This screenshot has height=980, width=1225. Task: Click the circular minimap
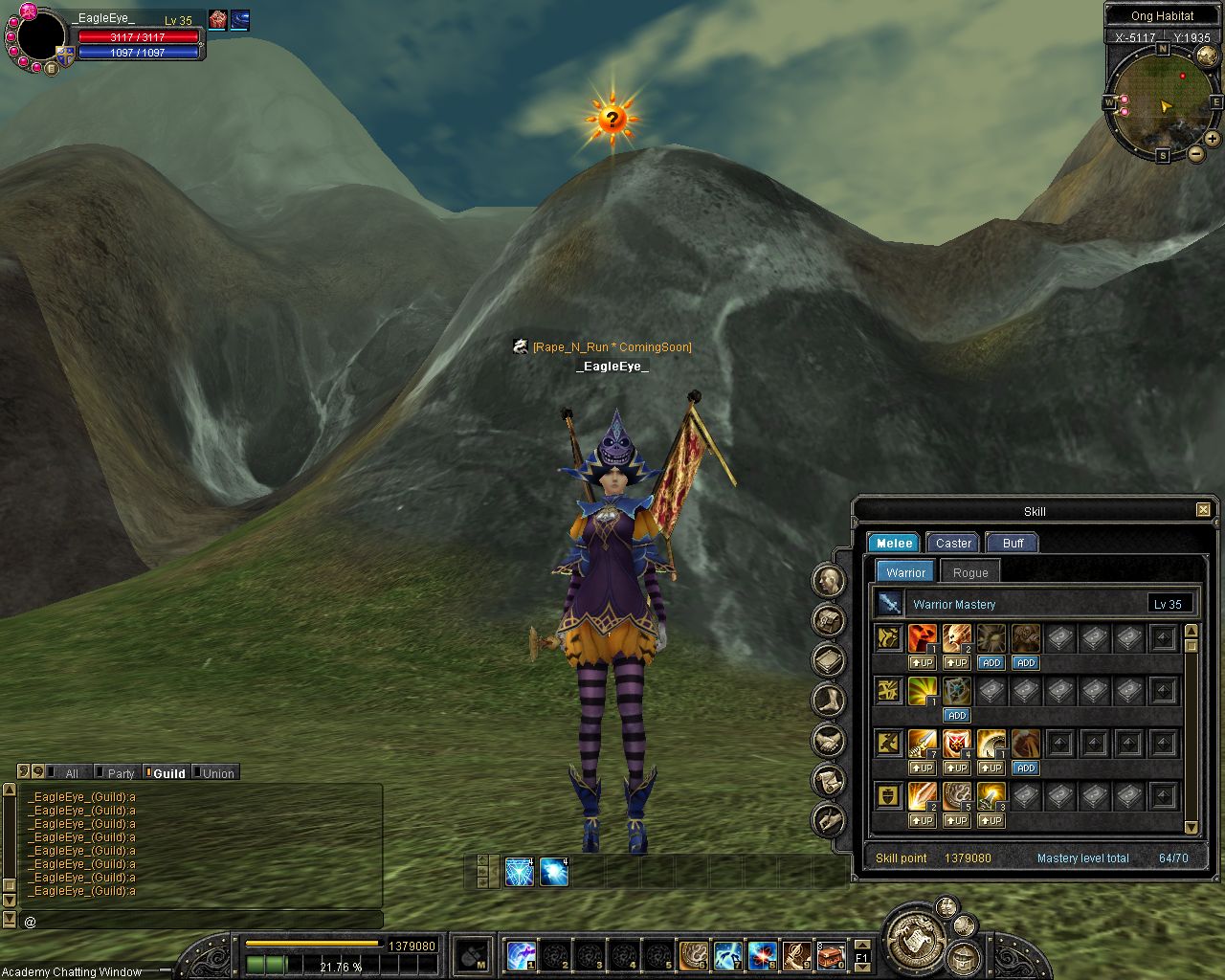tap(1162, 100)
